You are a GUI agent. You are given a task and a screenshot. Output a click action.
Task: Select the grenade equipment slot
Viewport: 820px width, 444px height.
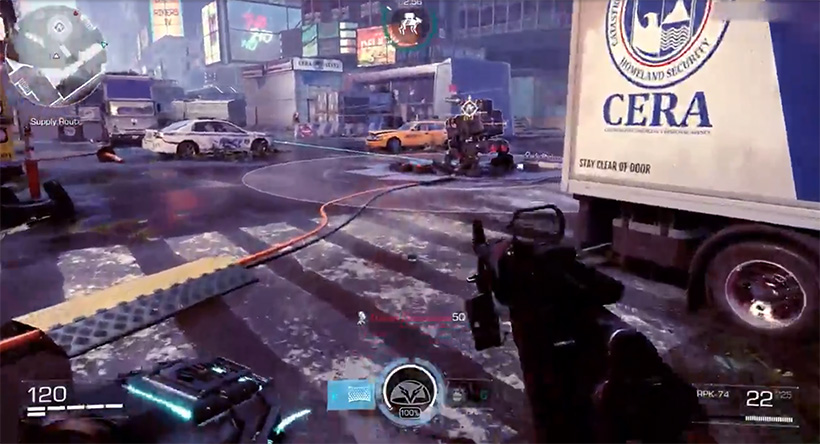(460, 395)
